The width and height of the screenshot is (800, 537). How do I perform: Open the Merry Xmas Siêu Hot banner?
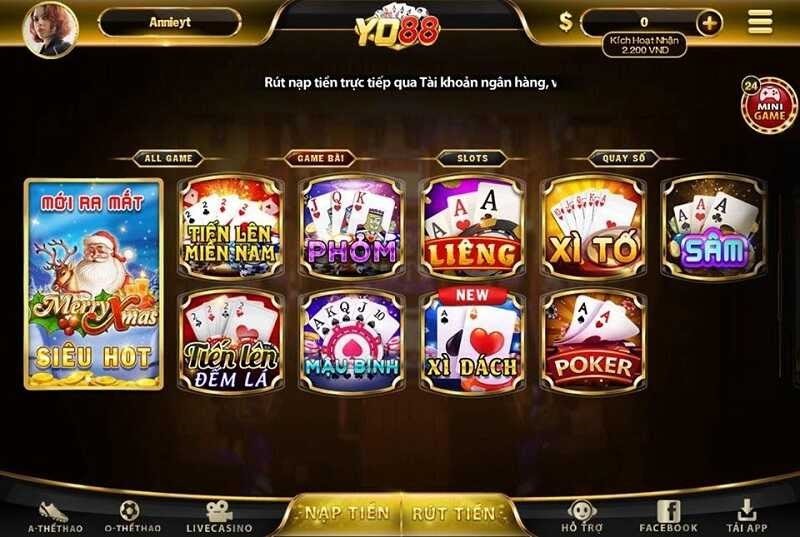[x=93, y=284]
